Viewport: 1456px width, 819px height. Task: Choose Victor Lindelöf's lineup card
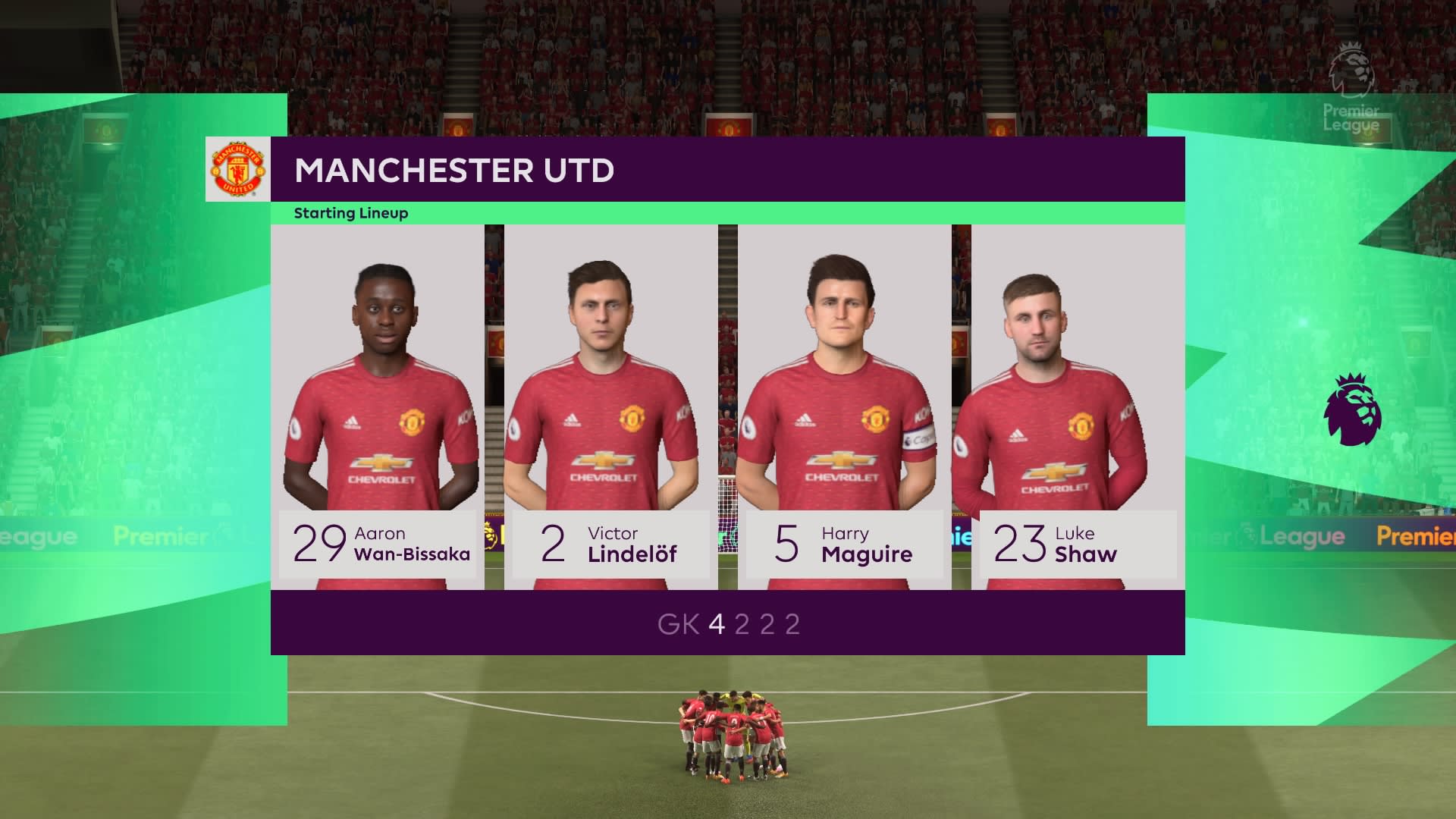pos(610,407)
